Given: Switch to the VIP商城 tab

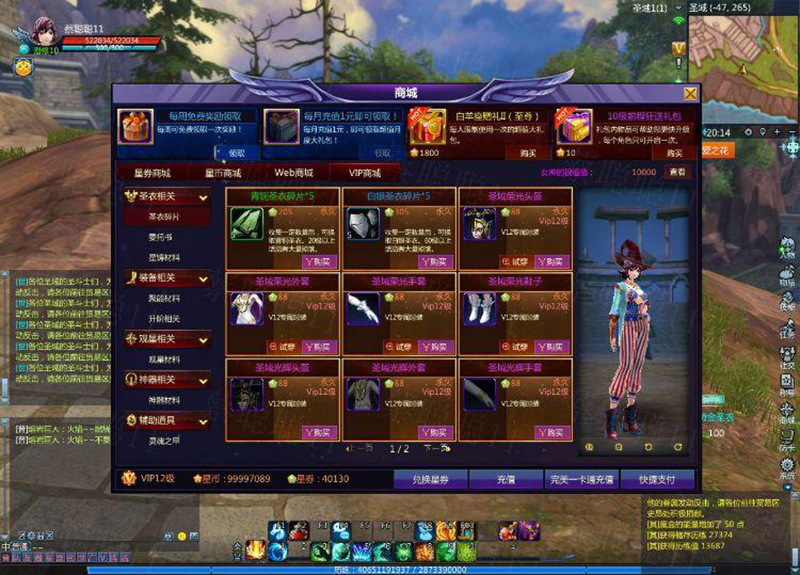Looking at the screenshot, I should pos(364,172).
